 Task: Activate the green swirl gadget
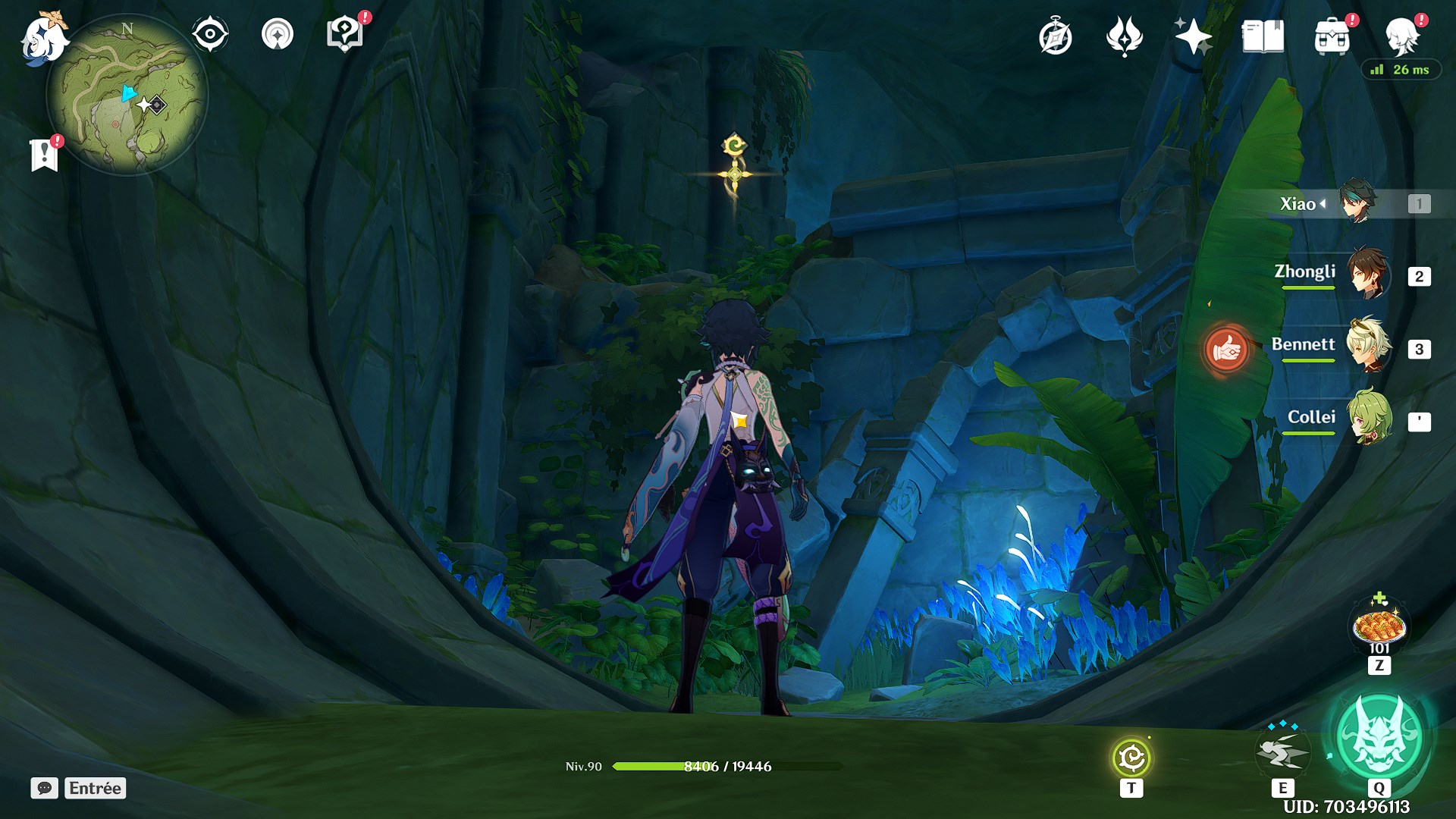1131,758
